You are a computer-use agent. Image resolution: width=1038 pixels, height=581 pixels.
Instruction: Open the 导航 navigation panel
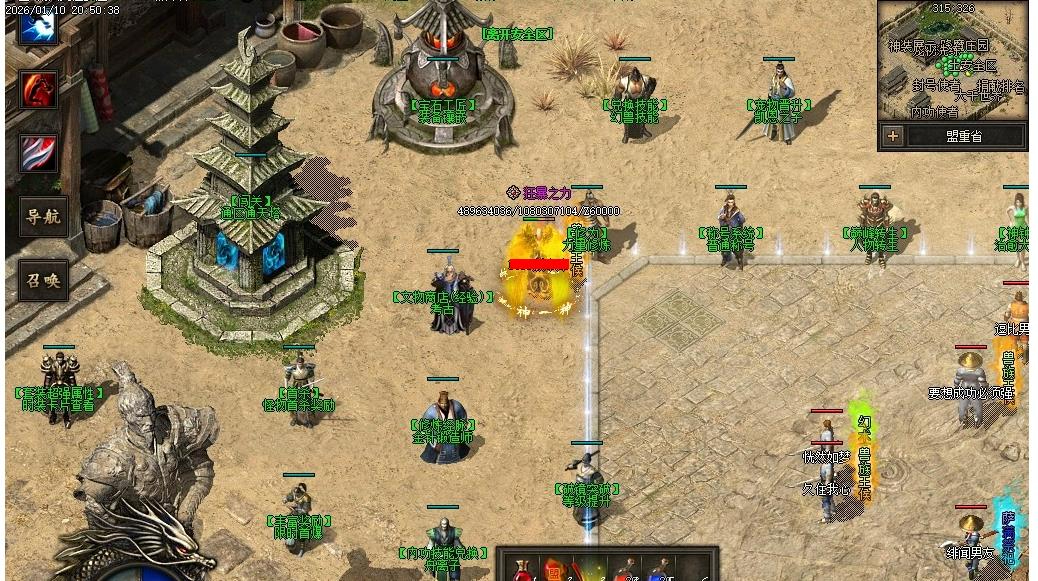click(43, 217)
